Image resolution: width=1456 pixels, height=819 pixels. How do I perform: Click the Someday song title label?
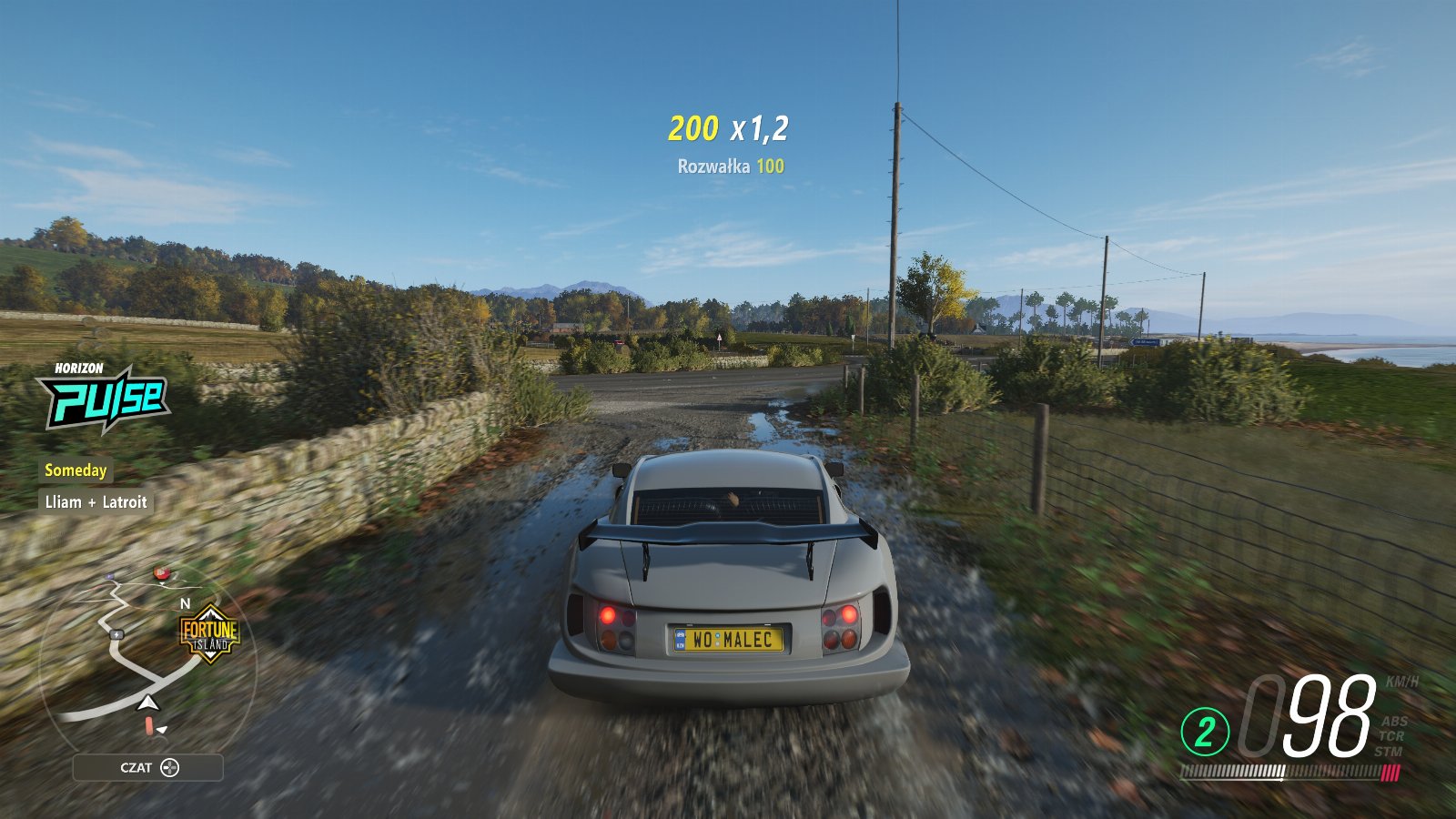click(76, 470)
